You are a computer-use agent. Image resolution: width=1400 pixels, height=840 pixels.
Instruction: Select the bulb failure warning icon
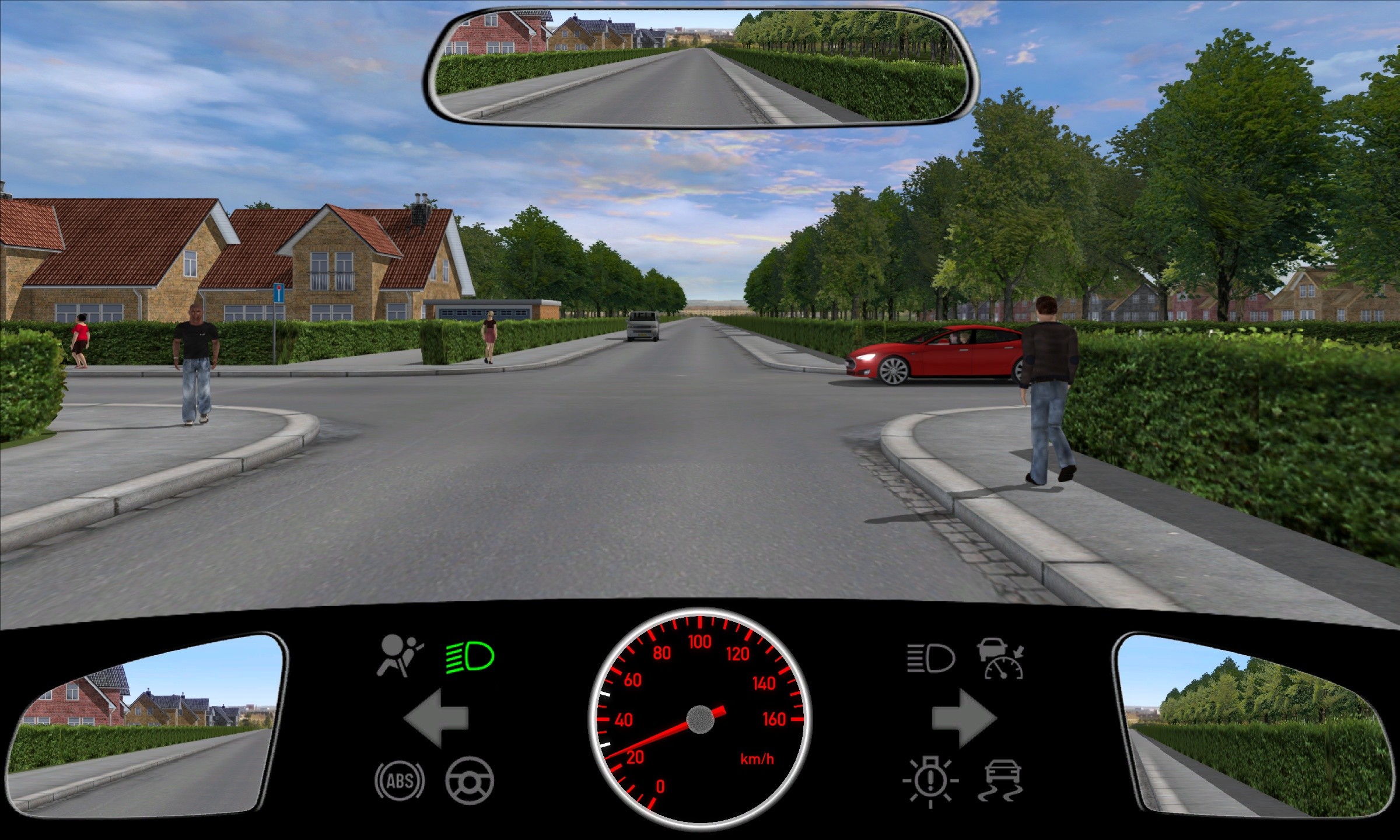(x=930, y=782)
